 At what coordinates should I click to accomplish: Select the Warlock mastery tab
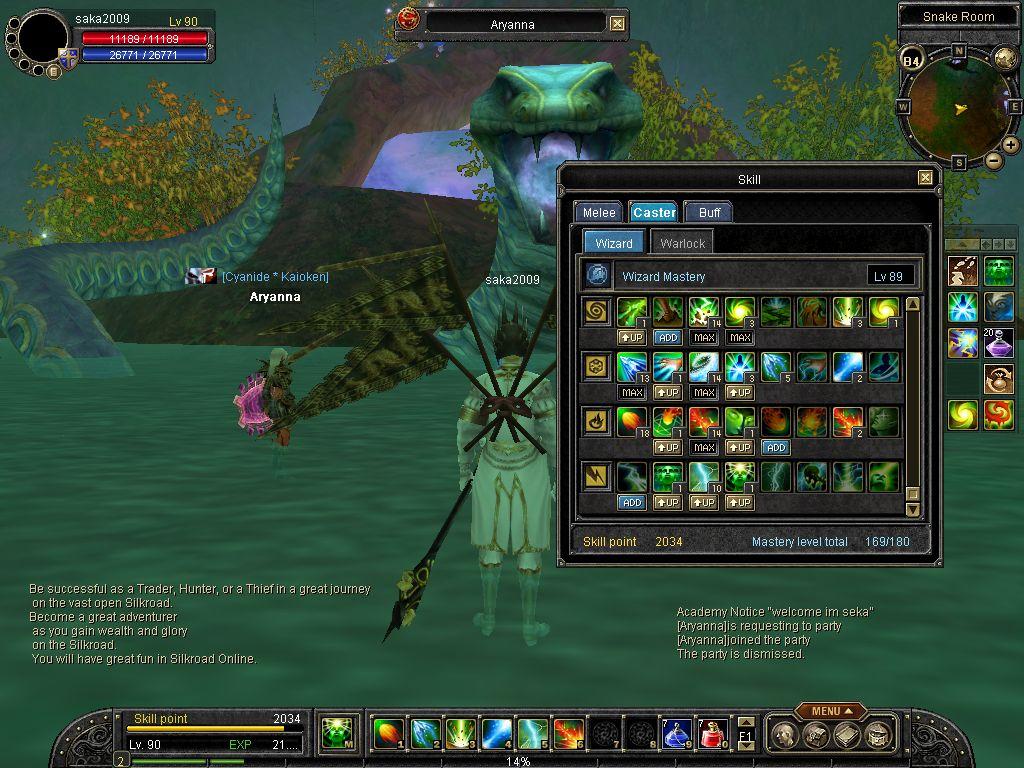click(x=682, y=243)
